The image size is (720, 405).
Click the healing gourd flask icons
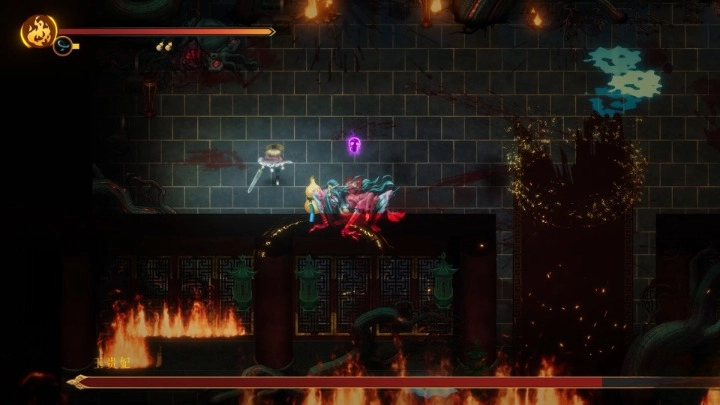(163, 46)
